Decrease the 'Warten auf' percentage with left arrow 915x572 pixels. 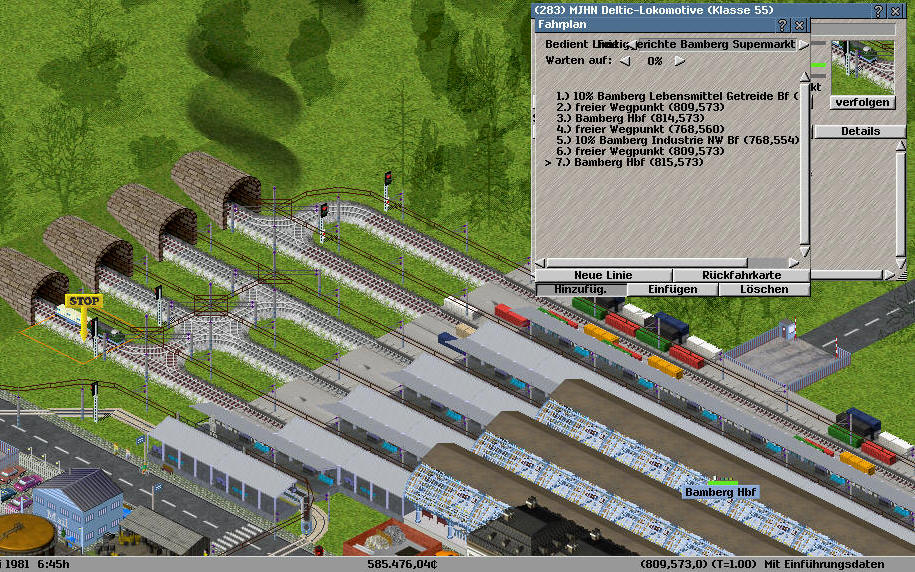coord(625,61)
